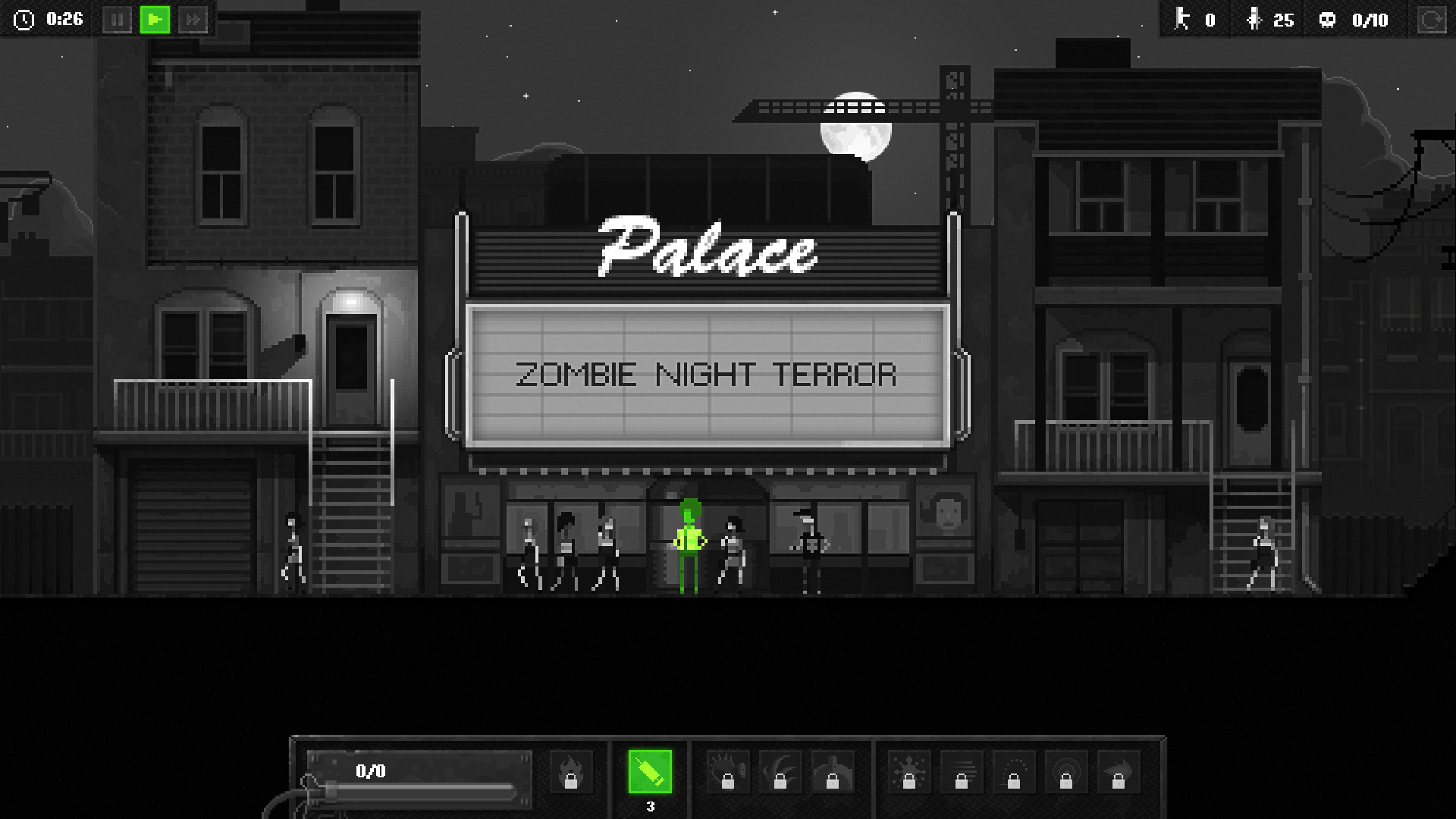Click the Zombie Night Terror marquee sign

[x=708, y=373]
